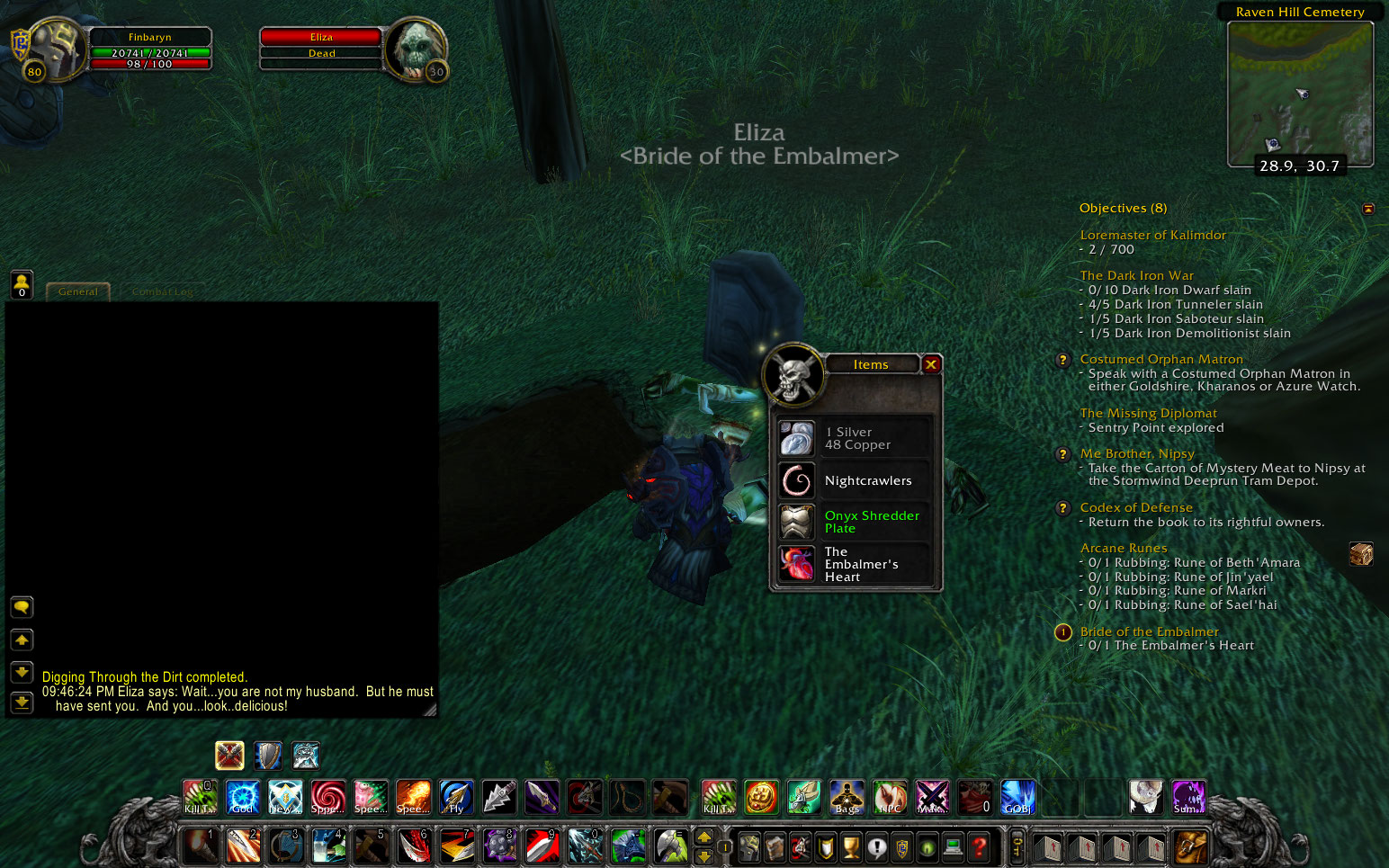The height and width of the screenshot is (868, 1389).
Task: Click the NPC macro on the action bar
Action: (x=890, y=795)
